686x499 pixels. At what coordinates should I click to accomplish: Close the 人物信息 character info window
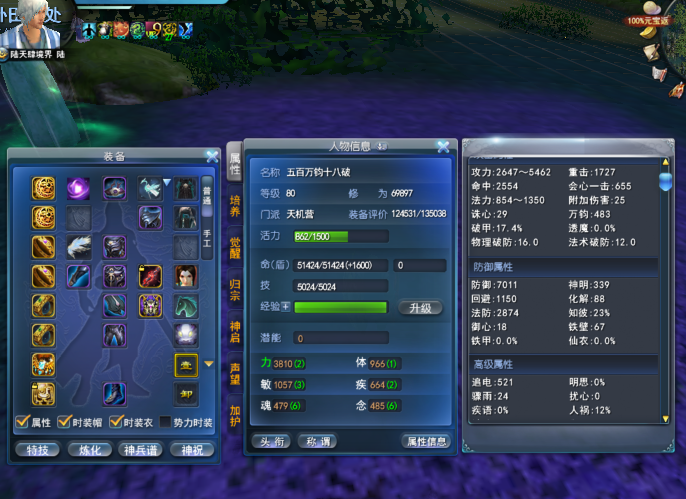(x=443, y=146)
